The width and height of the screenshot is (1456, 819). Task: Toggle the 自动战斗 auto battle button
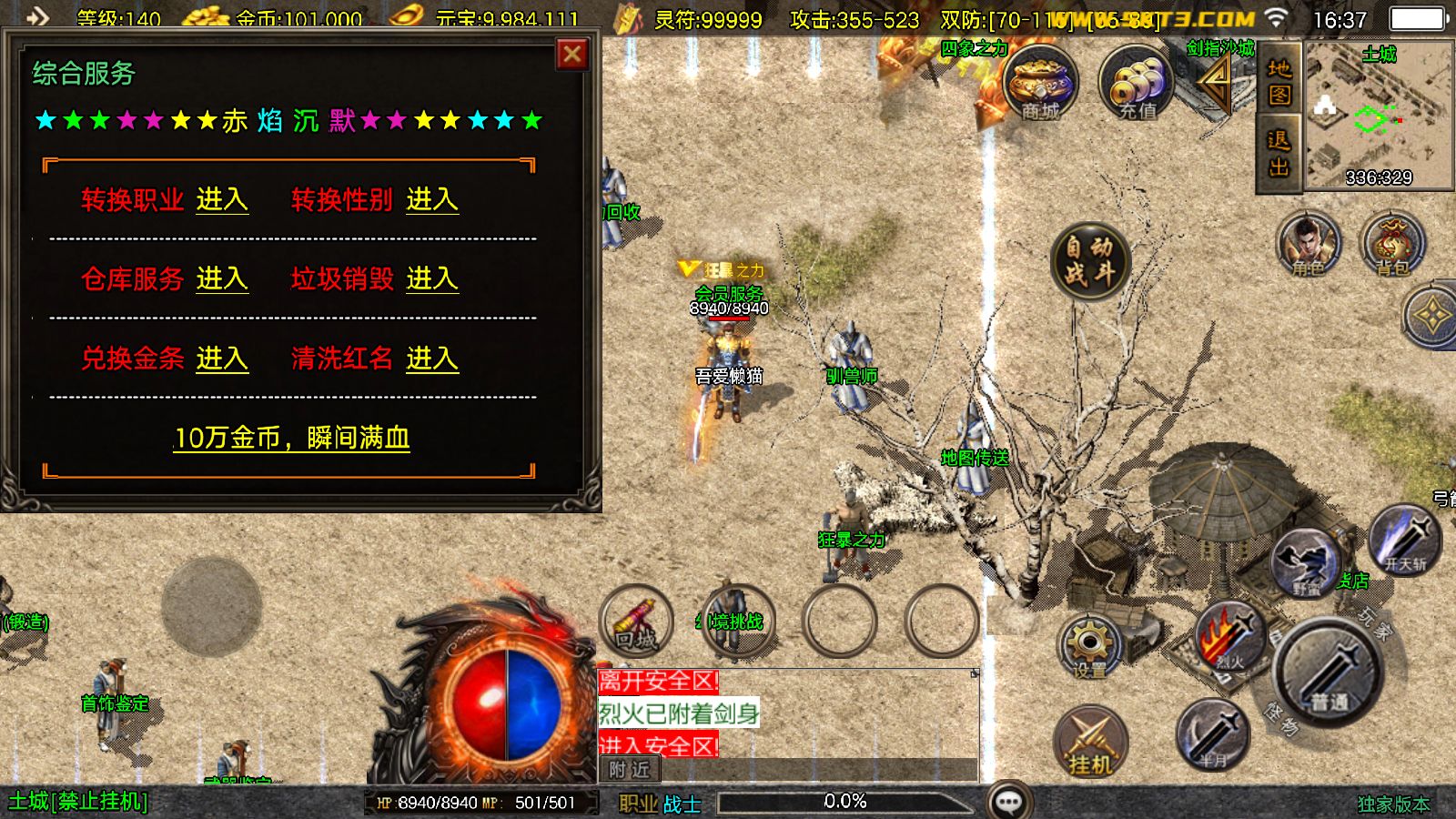(x=1089, y=260)
